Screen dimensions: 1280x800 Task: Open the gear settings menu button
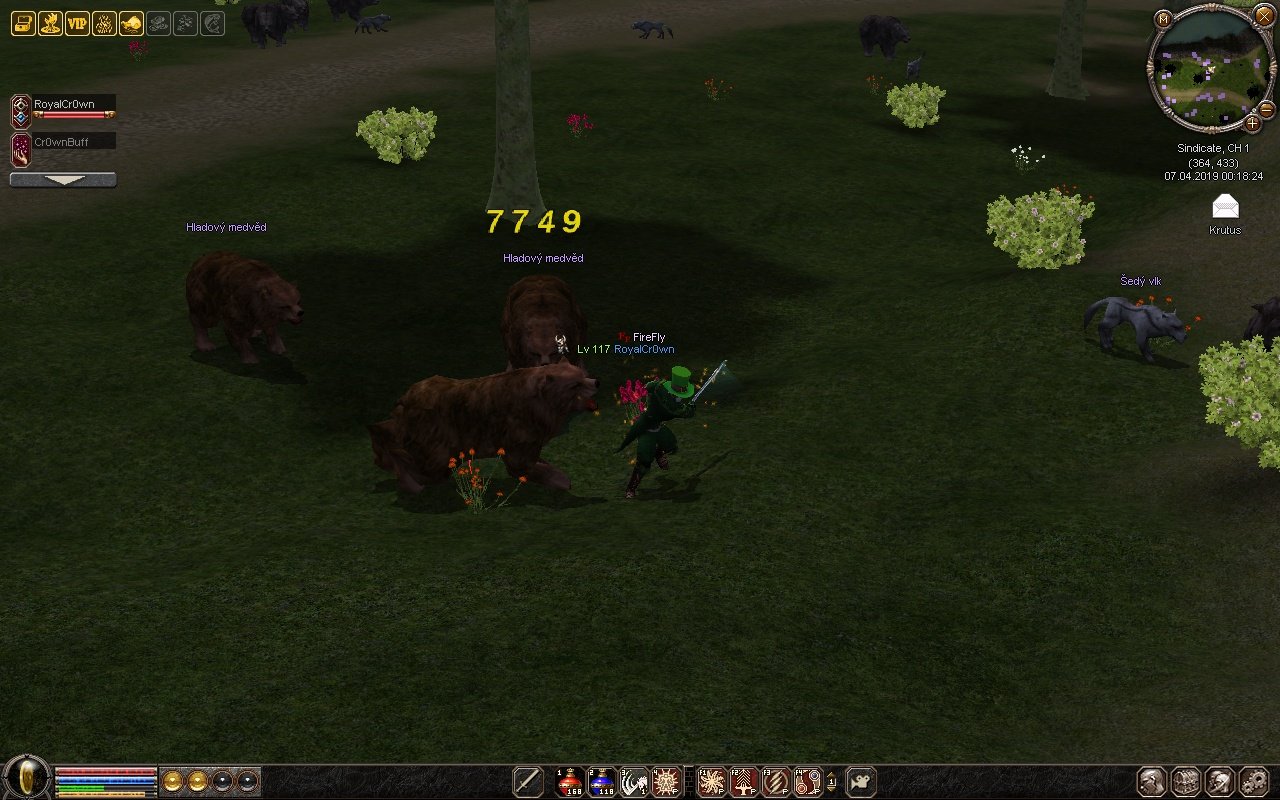(x=1253, y=781)
